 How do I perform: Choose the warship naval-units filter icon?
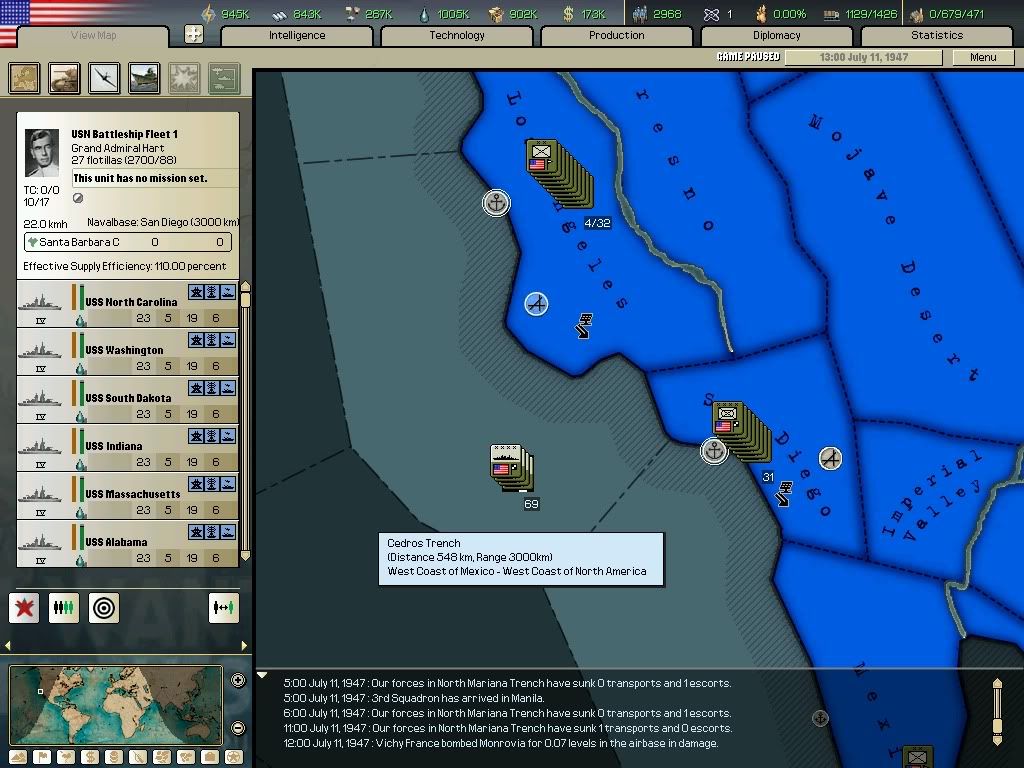[145, 78]
